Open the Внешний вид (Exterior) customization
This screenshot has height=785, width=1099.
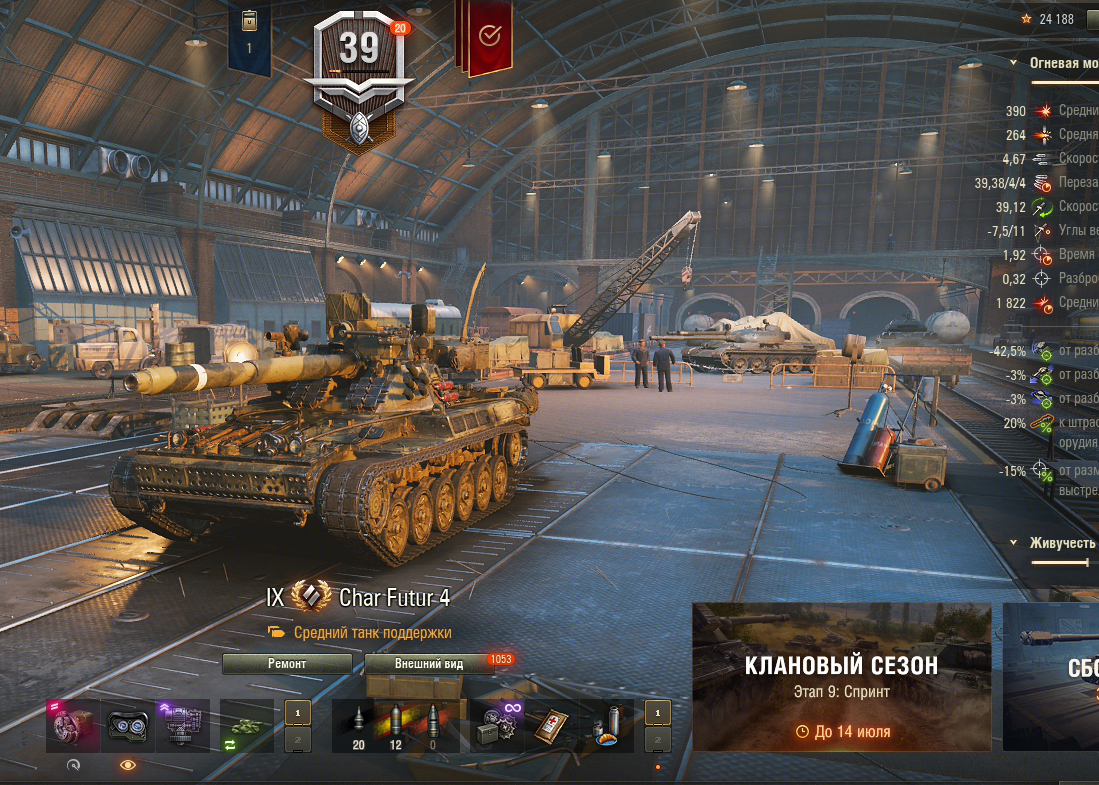(x=428, y=663)
